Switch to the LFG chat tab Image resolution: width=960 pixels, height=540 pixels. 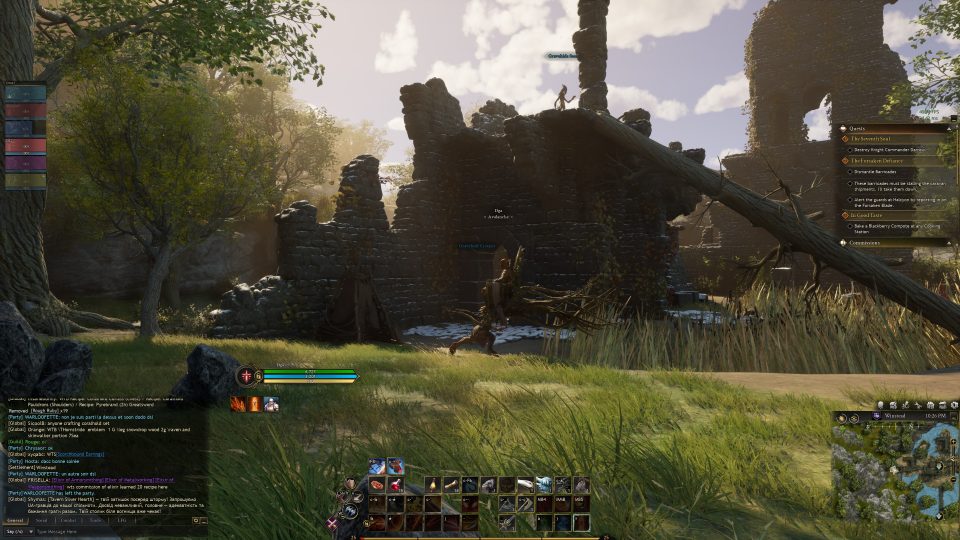(122, 521)
